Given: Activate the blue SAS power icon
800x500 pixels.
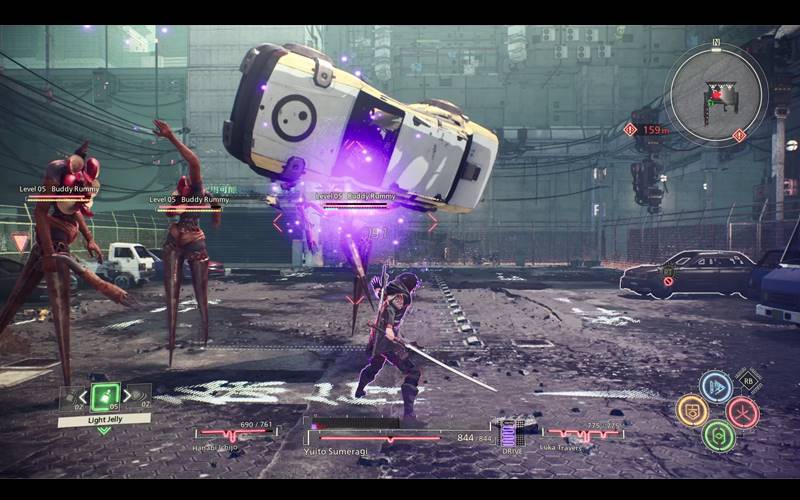Looking at the screenshot, I should [716, 387].
